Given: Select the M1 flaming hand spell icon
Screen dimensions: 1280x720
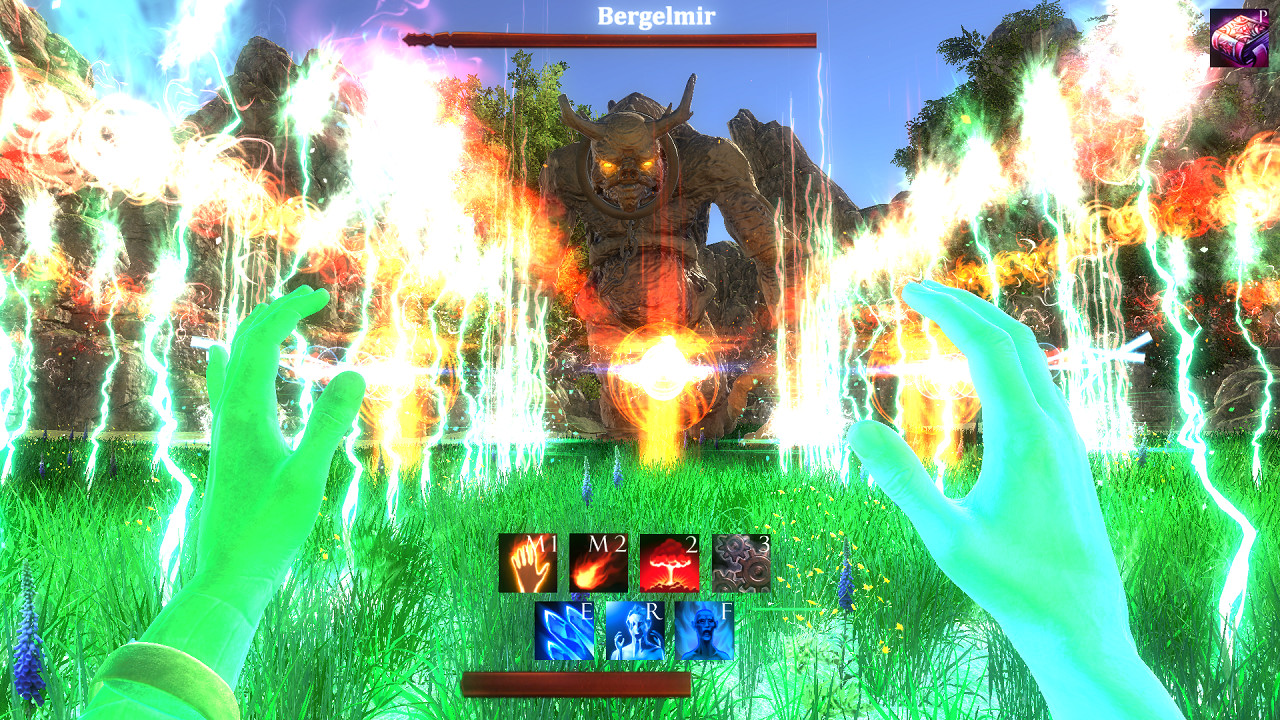Looking at the screenshot, I should pyautogui.click(x=528, y=565).
